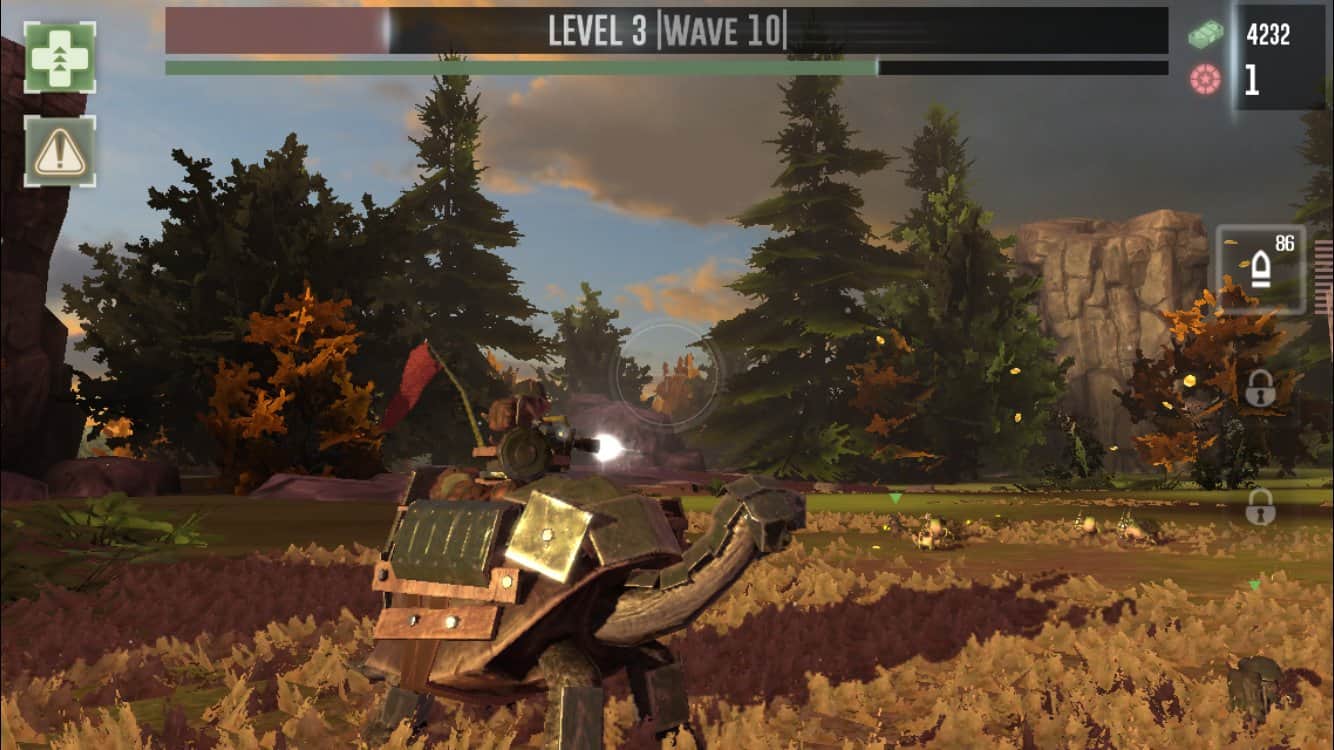Expand the Level 3 Wave 10 banner

pyautogui.click(x=660, y=30)
